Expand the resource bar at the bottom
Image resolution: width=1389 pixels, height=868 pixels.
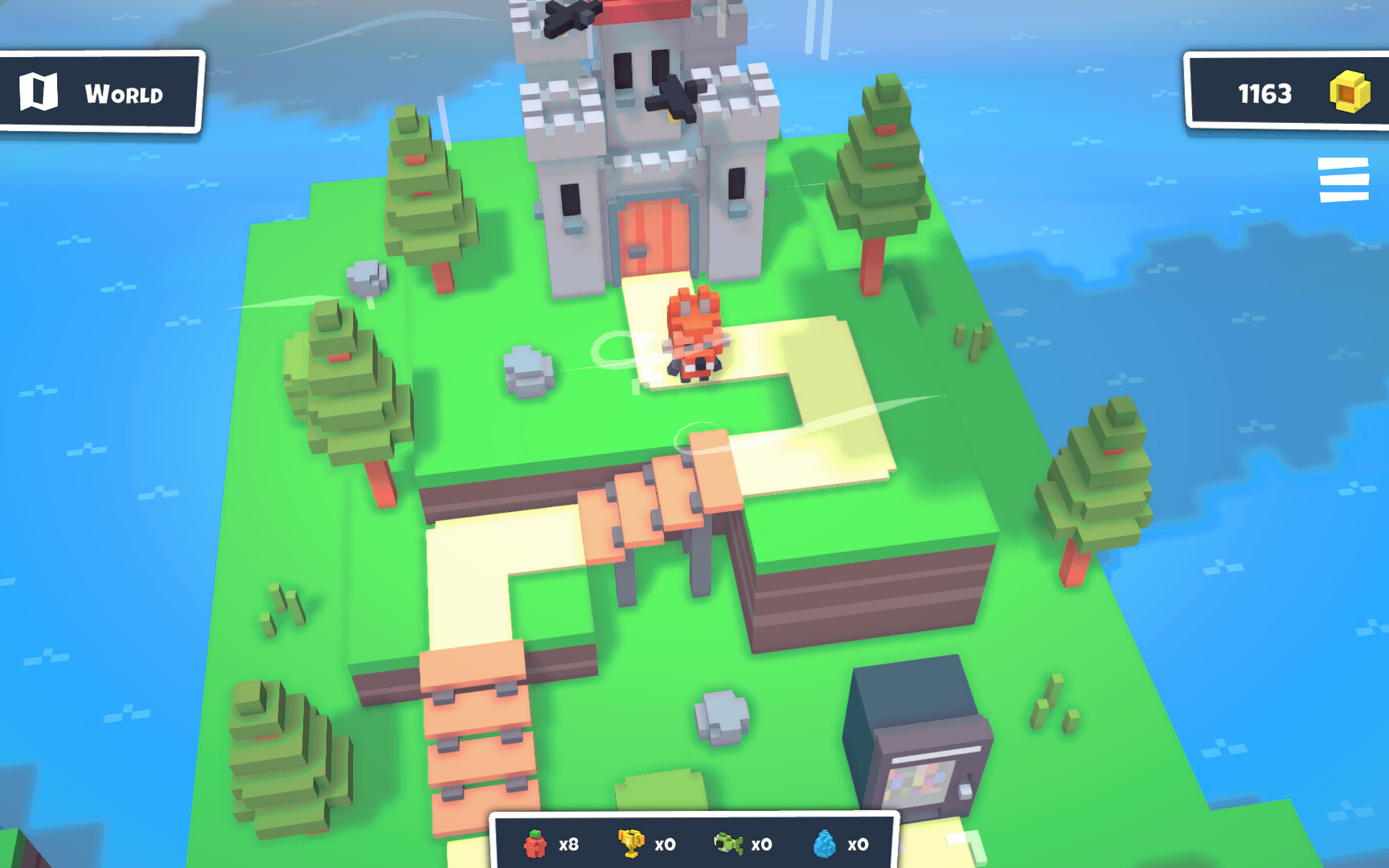[691, 844]
